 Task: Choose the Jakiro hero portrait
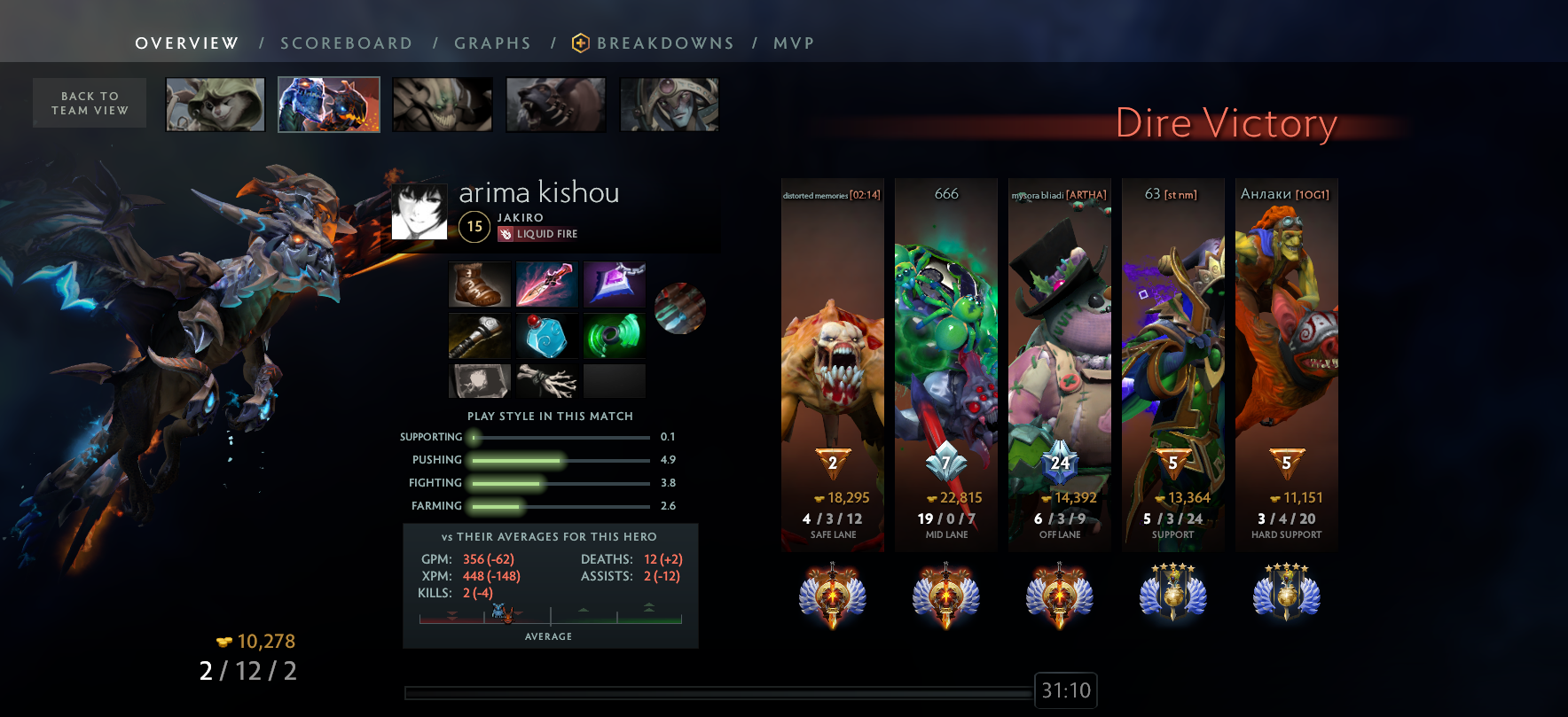click(x=329, y=105)
